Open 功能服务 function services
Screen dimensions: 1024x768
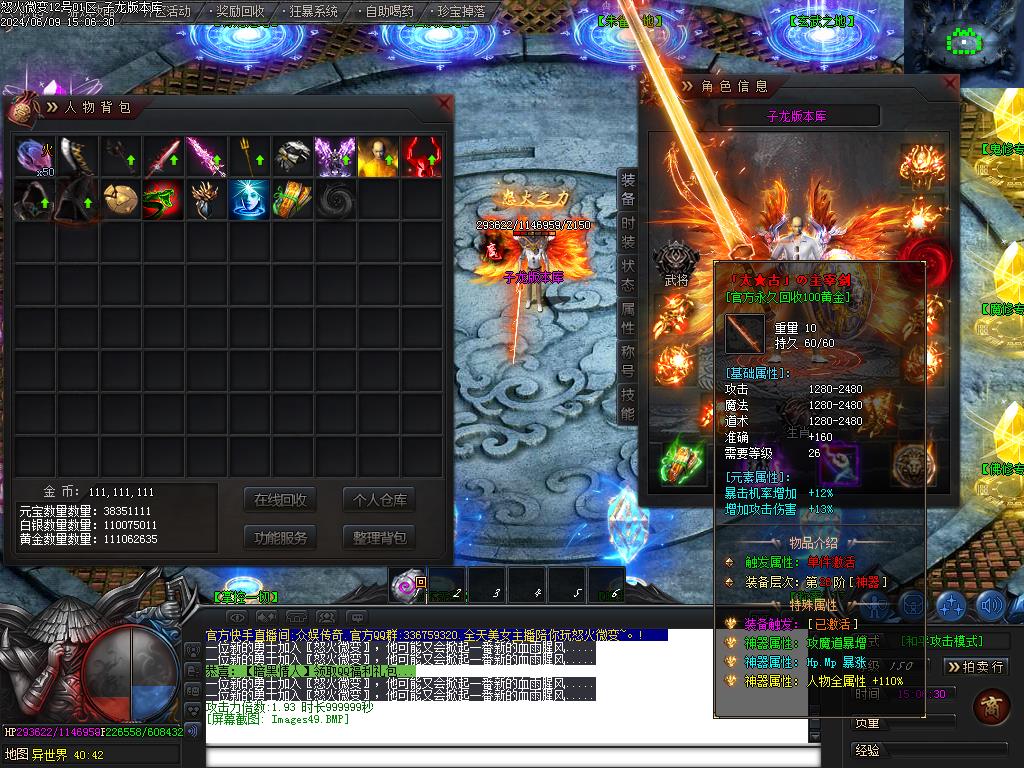coord(280,537)
